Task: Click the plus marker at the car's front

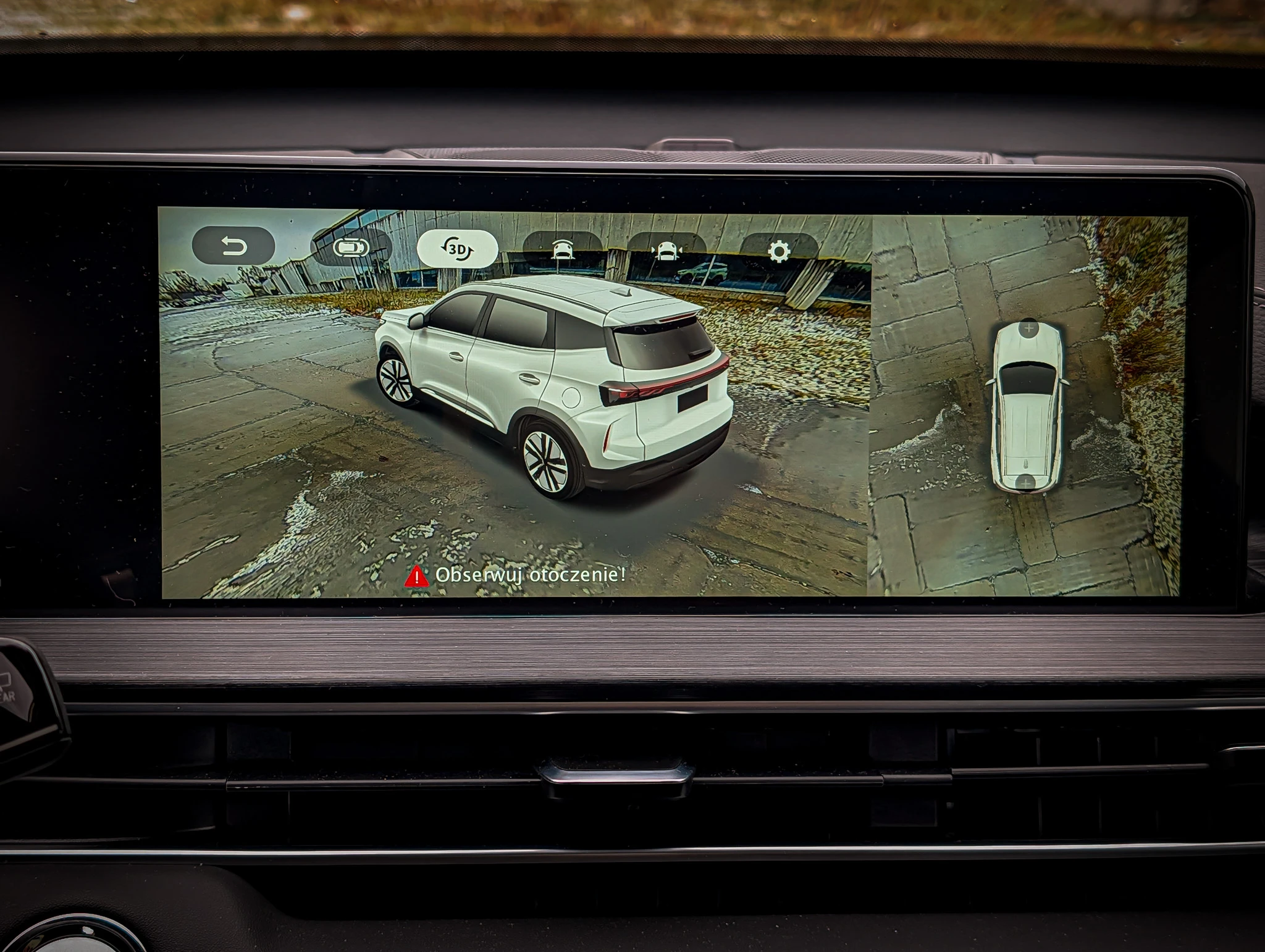Action: [1028, 328]
